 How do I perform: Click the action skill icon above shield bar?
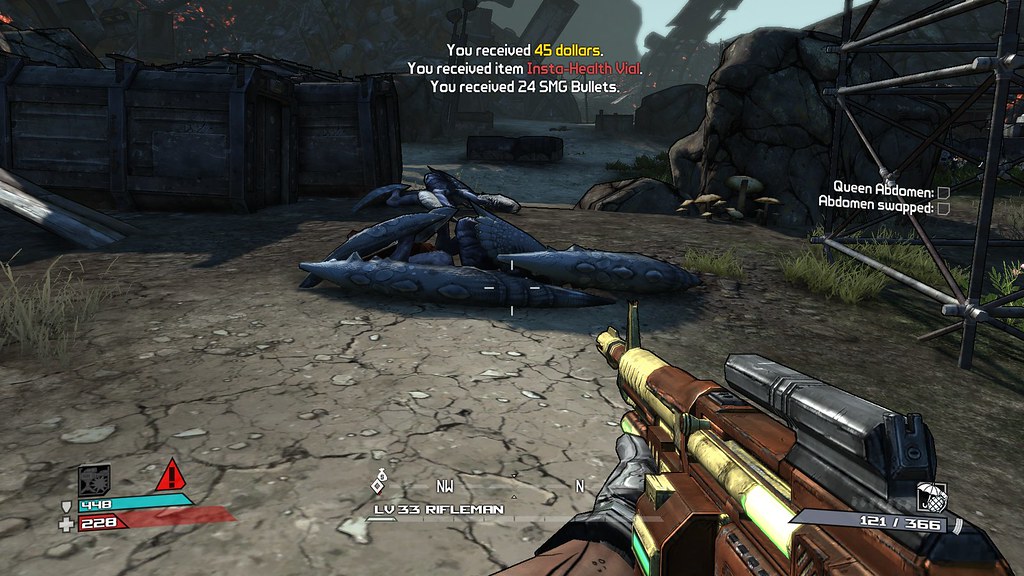tap(94, 480)
